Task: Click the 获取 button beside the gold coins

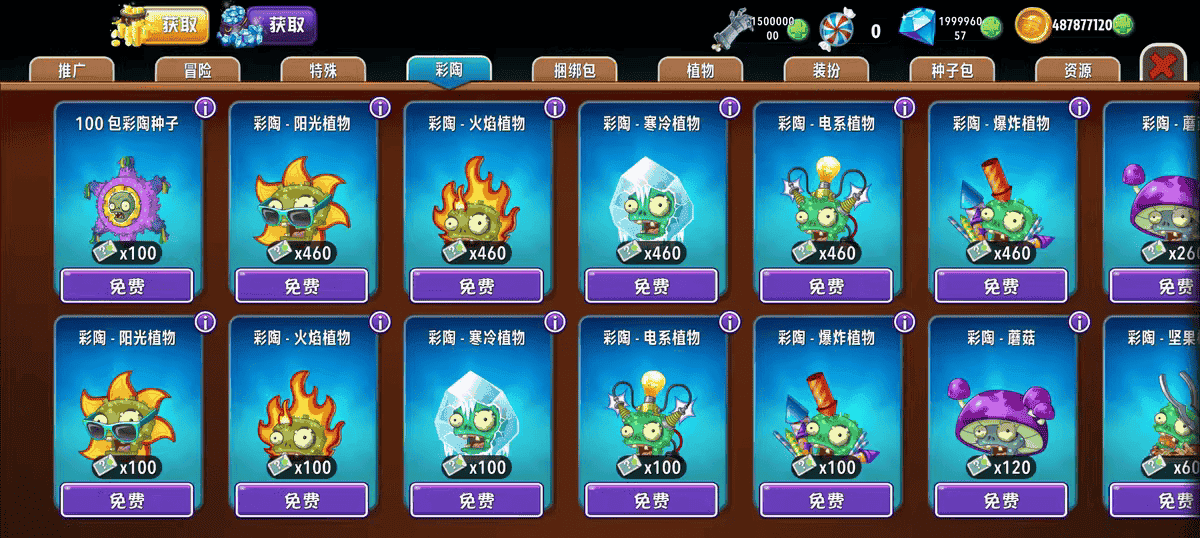Action: tap(179, 26)
